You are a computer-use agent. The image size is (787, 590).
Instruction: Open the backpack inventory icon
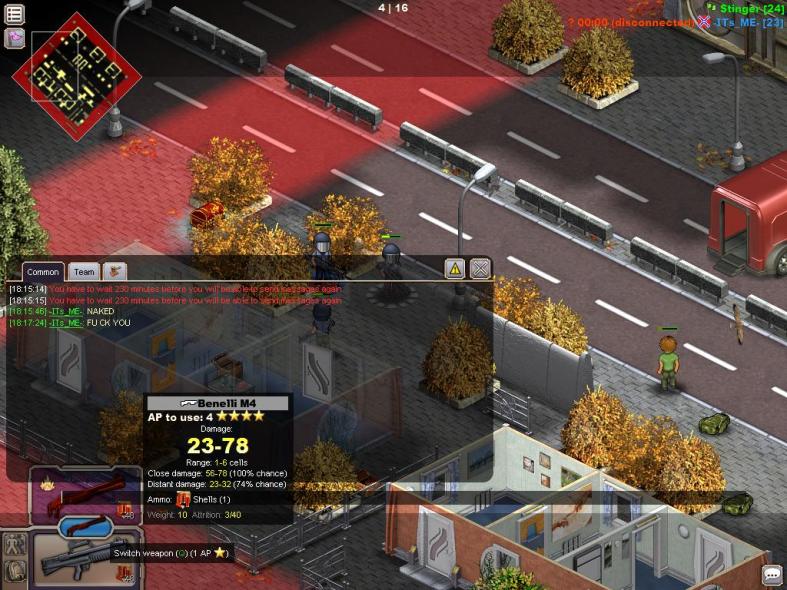point(15,571)
